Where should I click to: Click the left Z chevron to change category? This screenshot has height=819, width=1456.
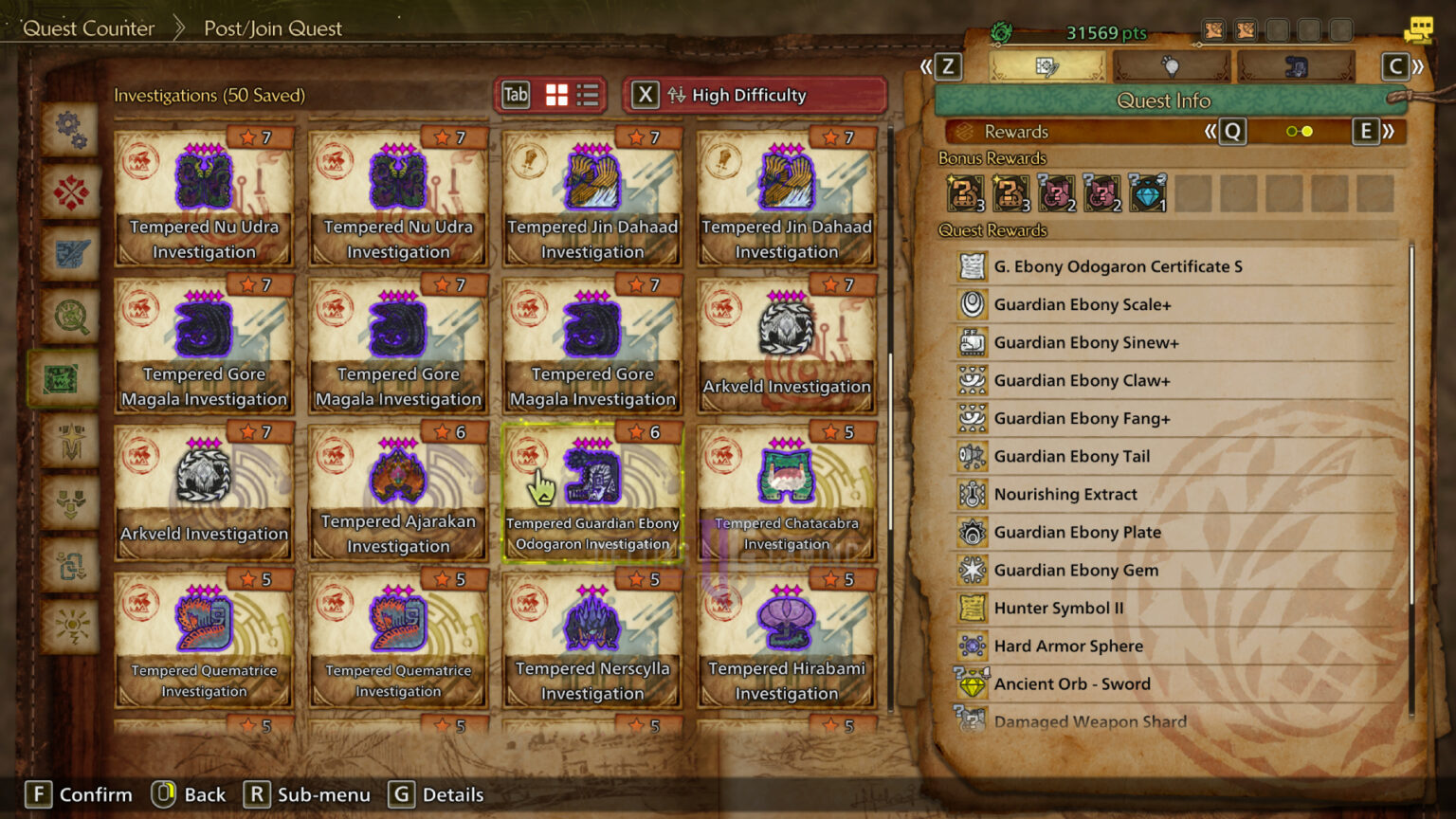coord(947,66)
